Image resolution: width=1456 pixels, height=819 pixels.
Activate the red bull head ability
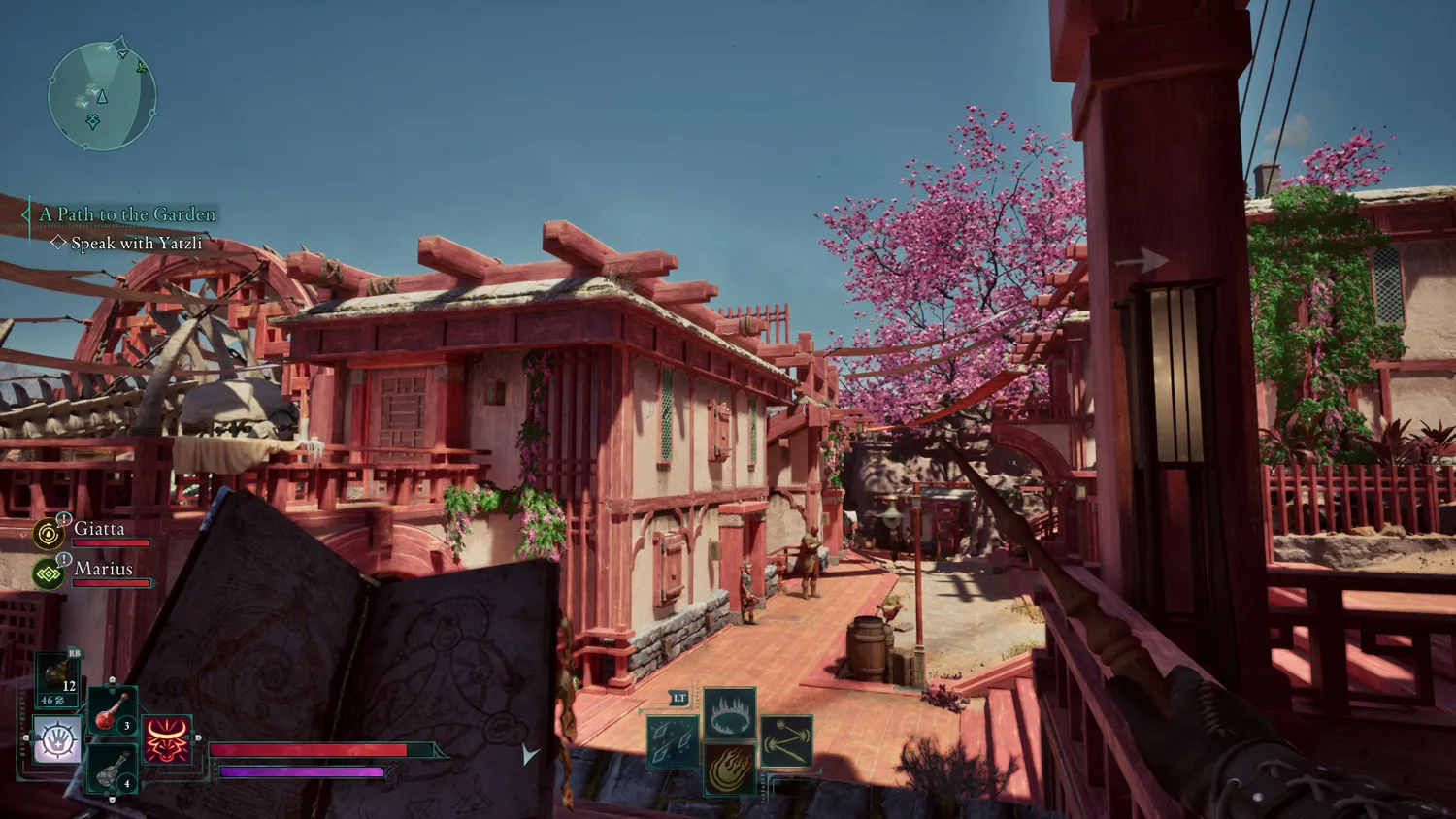(167, 739)
